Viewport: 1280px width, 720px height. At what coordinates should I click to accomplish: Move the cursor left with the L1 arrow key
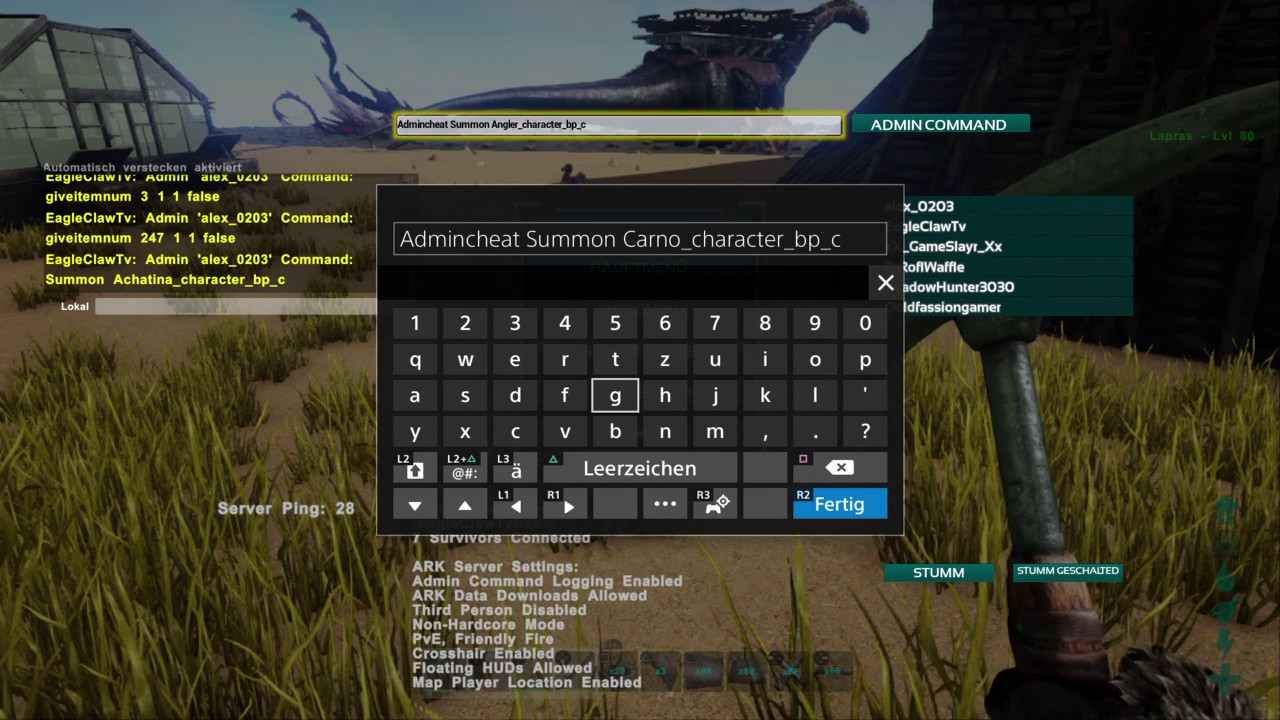pos(514,505)
